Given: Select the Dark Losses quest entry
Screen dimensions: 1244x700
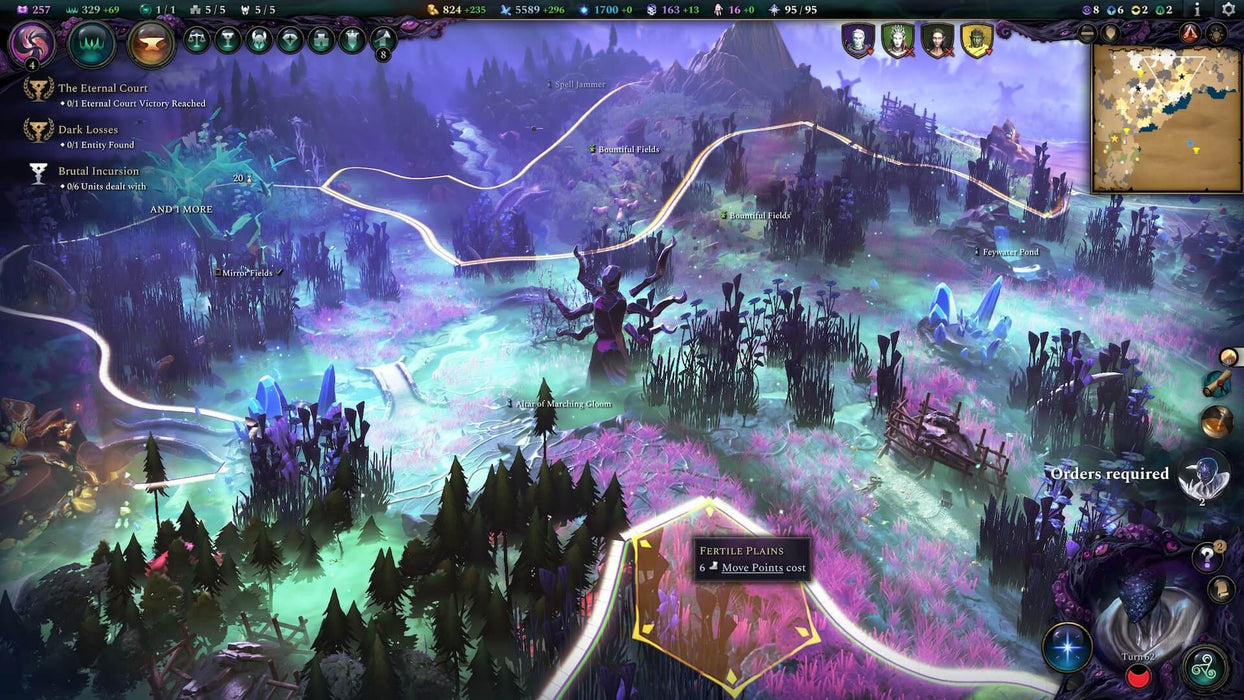Looking at the screenshot, I should pos(88,130).
